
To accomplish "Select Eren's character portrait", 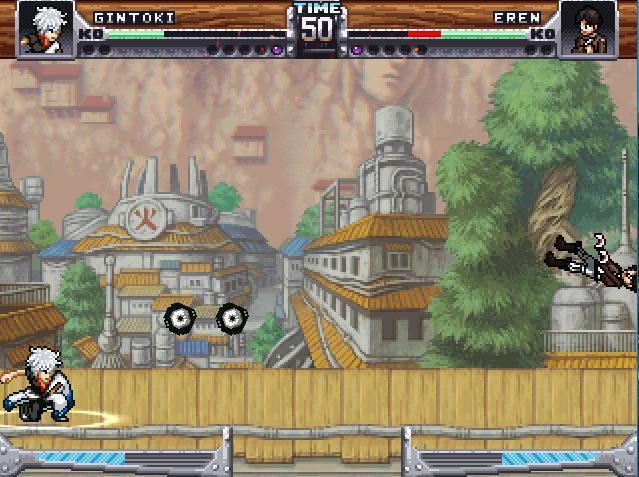I will 587,28.
